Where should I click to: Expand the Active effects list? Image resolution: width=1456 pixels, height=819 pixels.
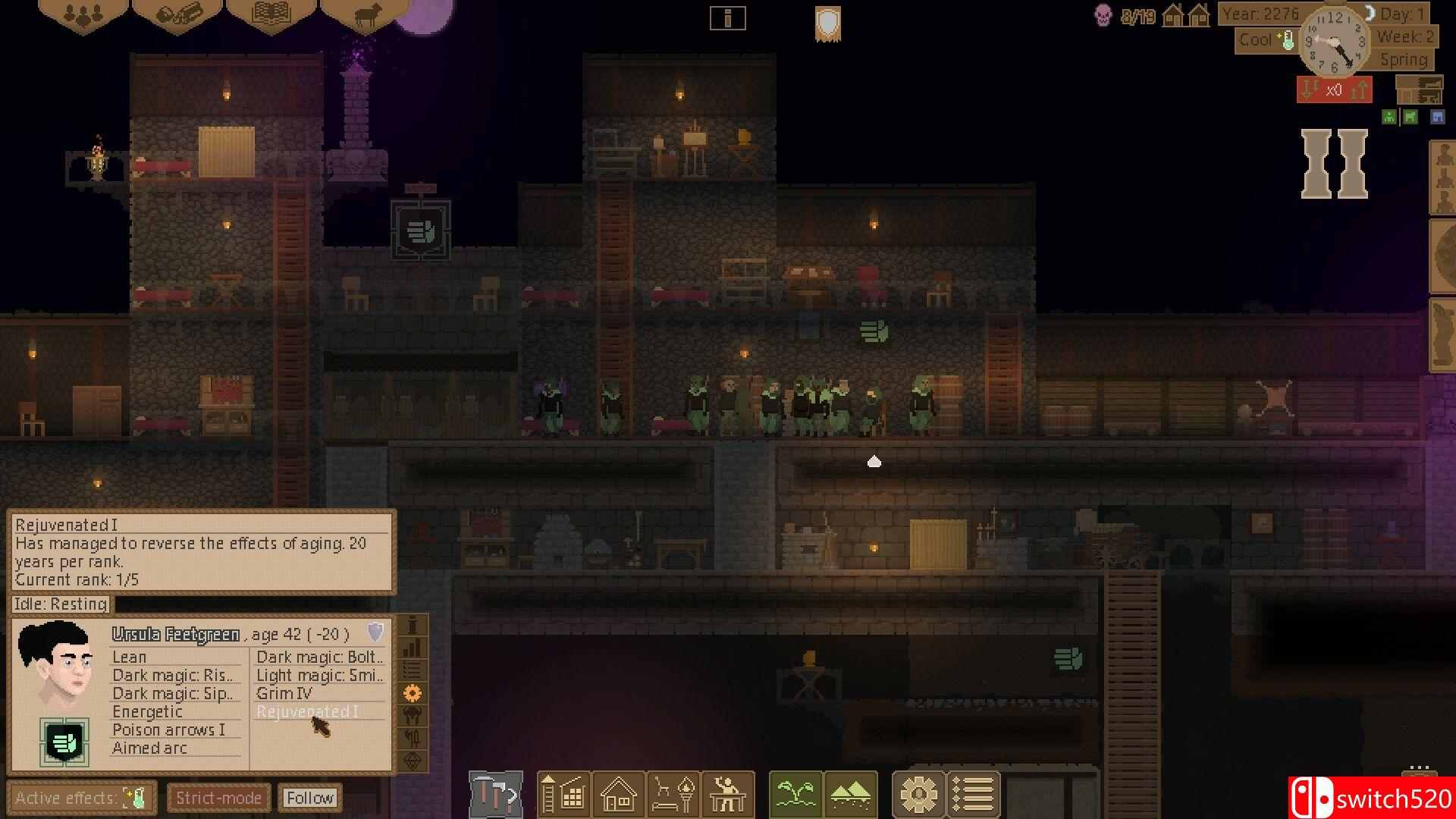(x=82, y=797)
